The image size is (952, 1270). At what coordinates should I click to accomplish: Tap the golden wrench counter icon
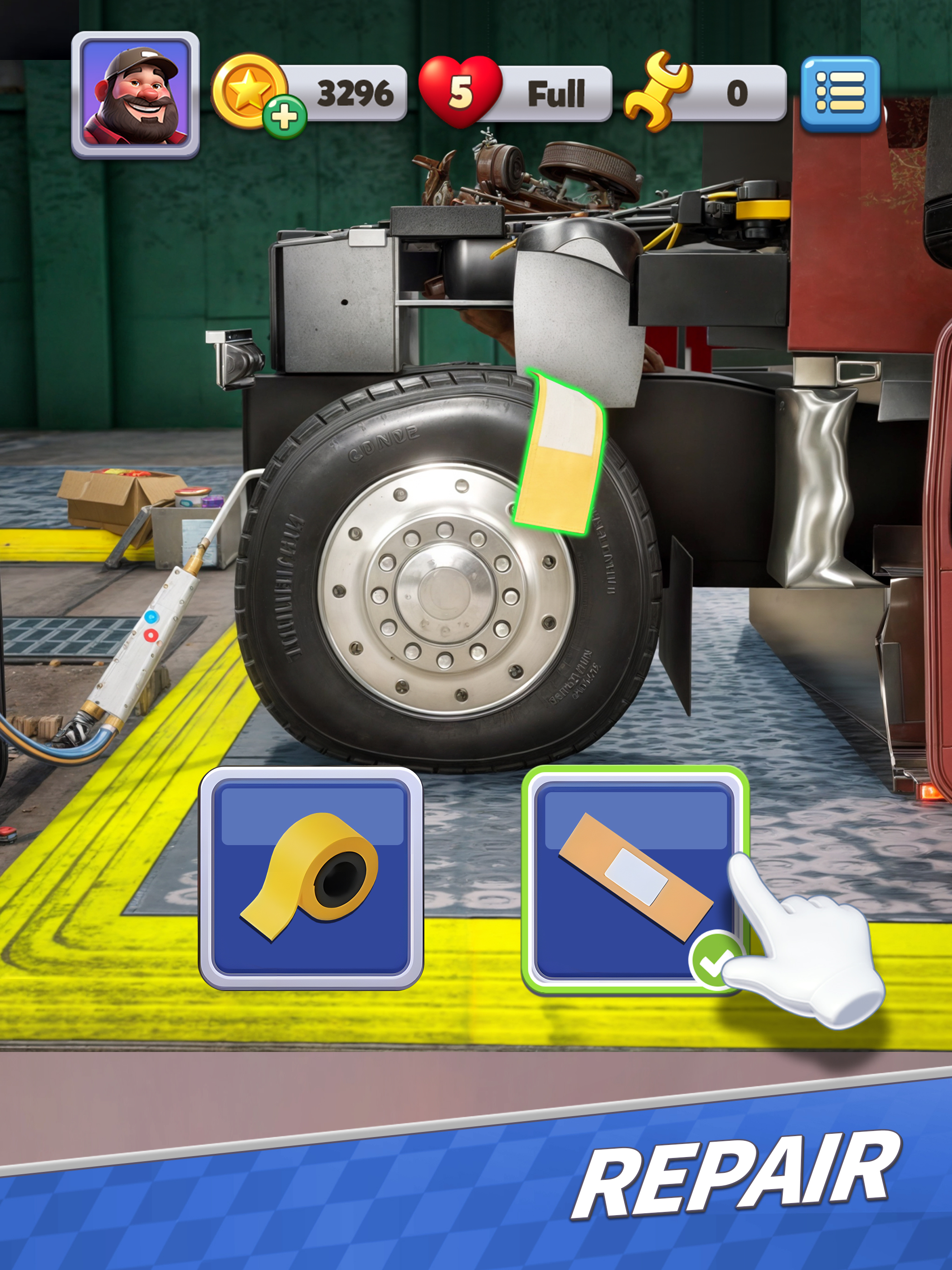[657, 92]
